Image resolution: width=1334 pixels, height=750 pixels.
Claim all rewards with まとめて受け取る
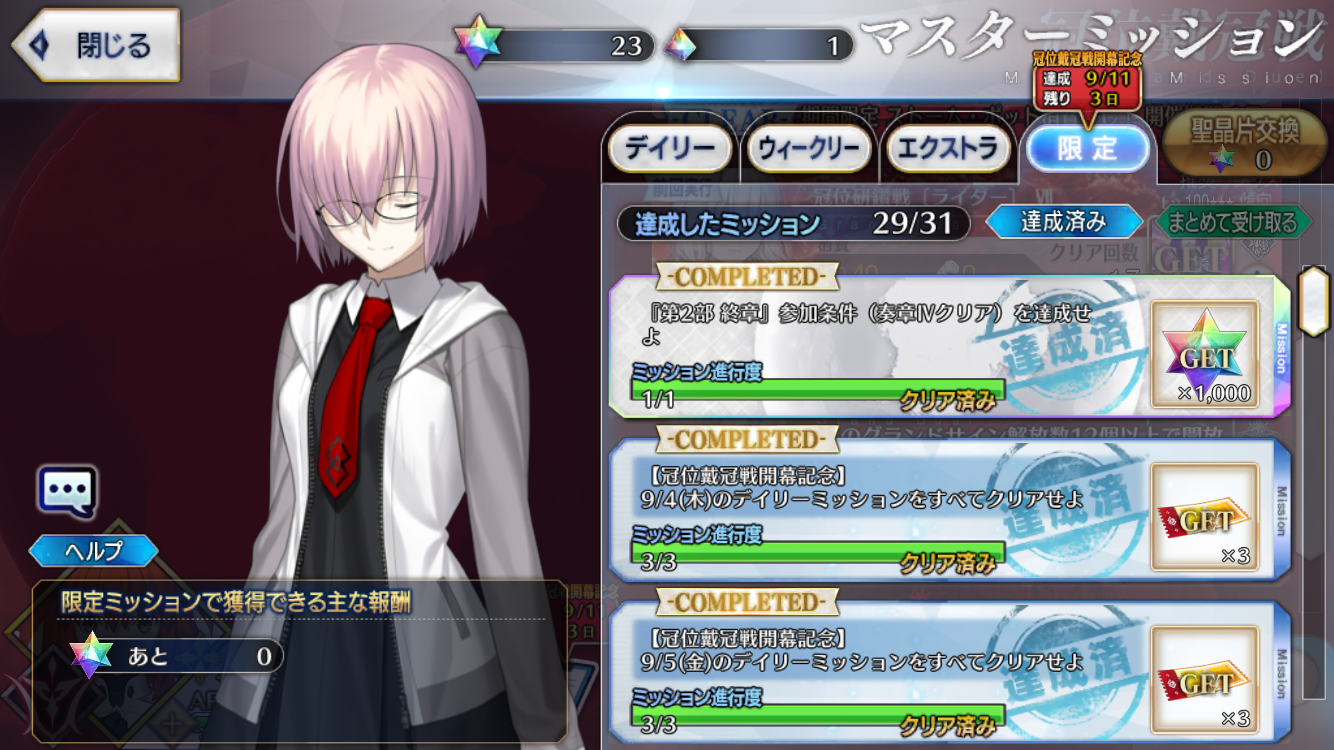tap(1232, 221)
